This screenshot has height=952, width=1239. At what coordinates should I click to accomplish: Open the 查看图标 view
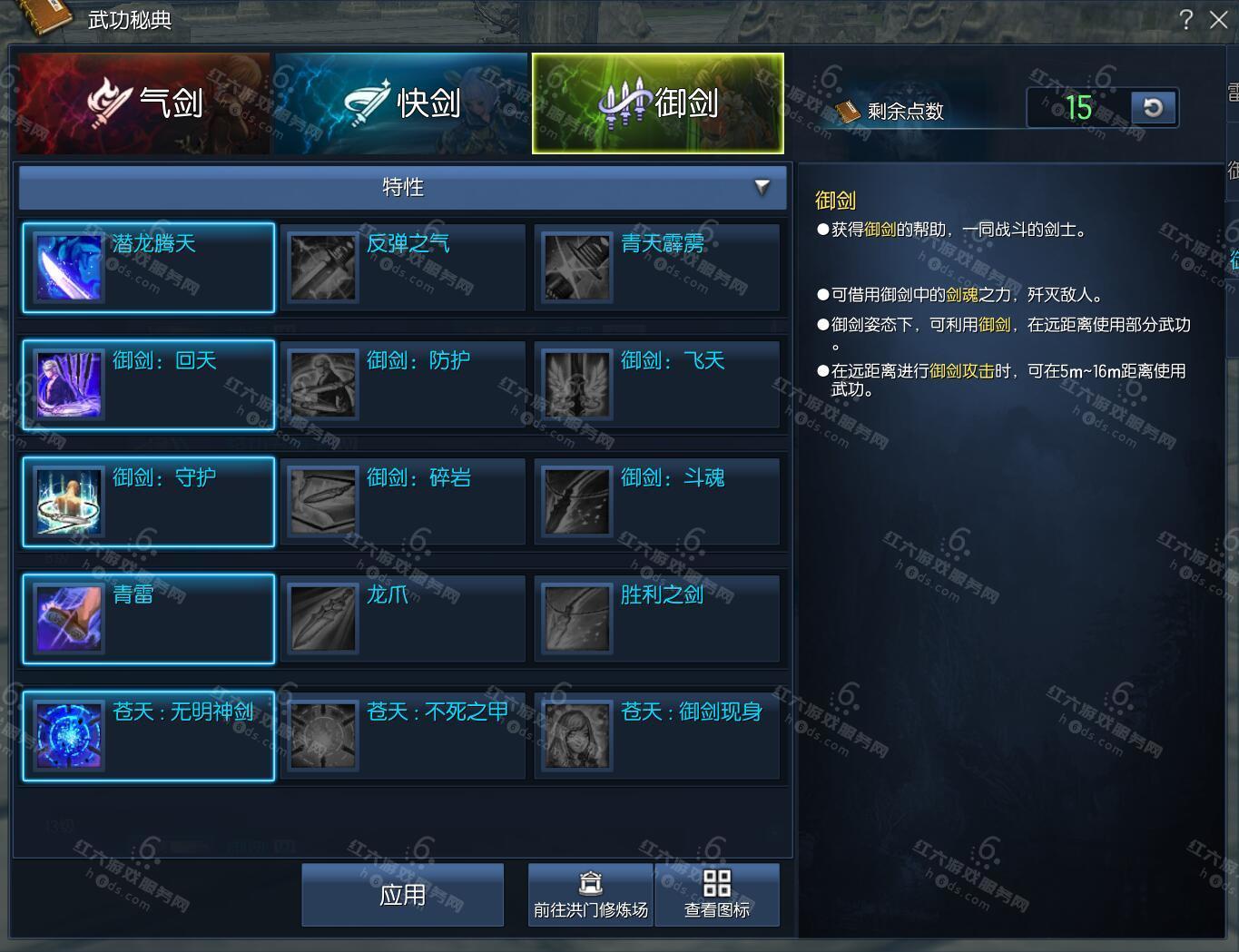coord(717,895)
